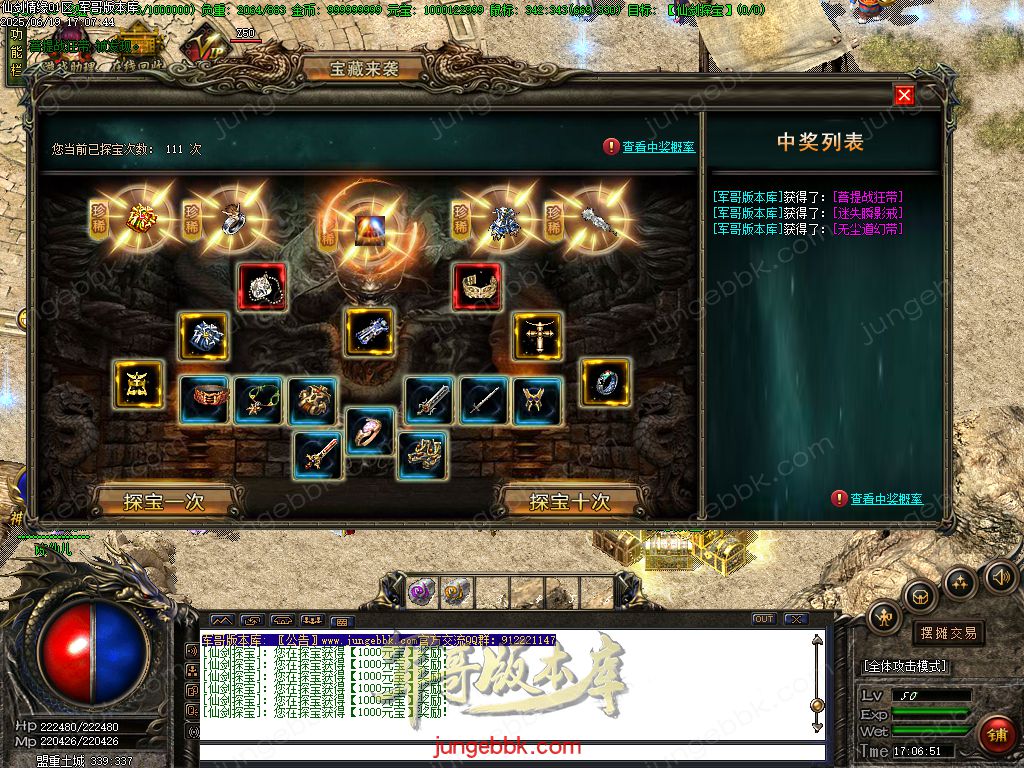This screenshot has width=1024, height=768.
Task: Select the gold-framed cross pendant prize
Action: click(537, 336)
